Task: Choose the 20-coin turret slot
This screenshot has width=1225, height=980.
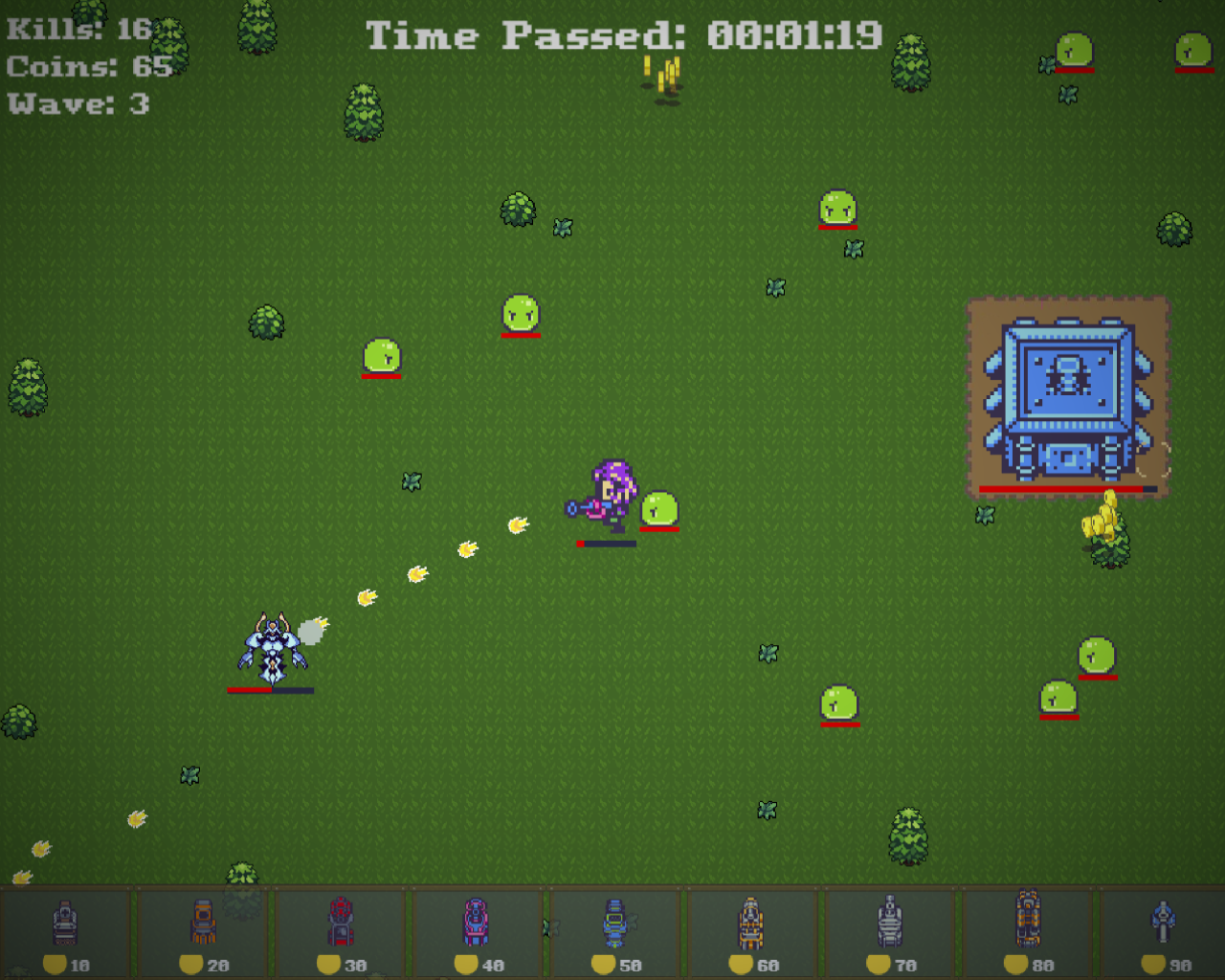Action: point(203,932)
